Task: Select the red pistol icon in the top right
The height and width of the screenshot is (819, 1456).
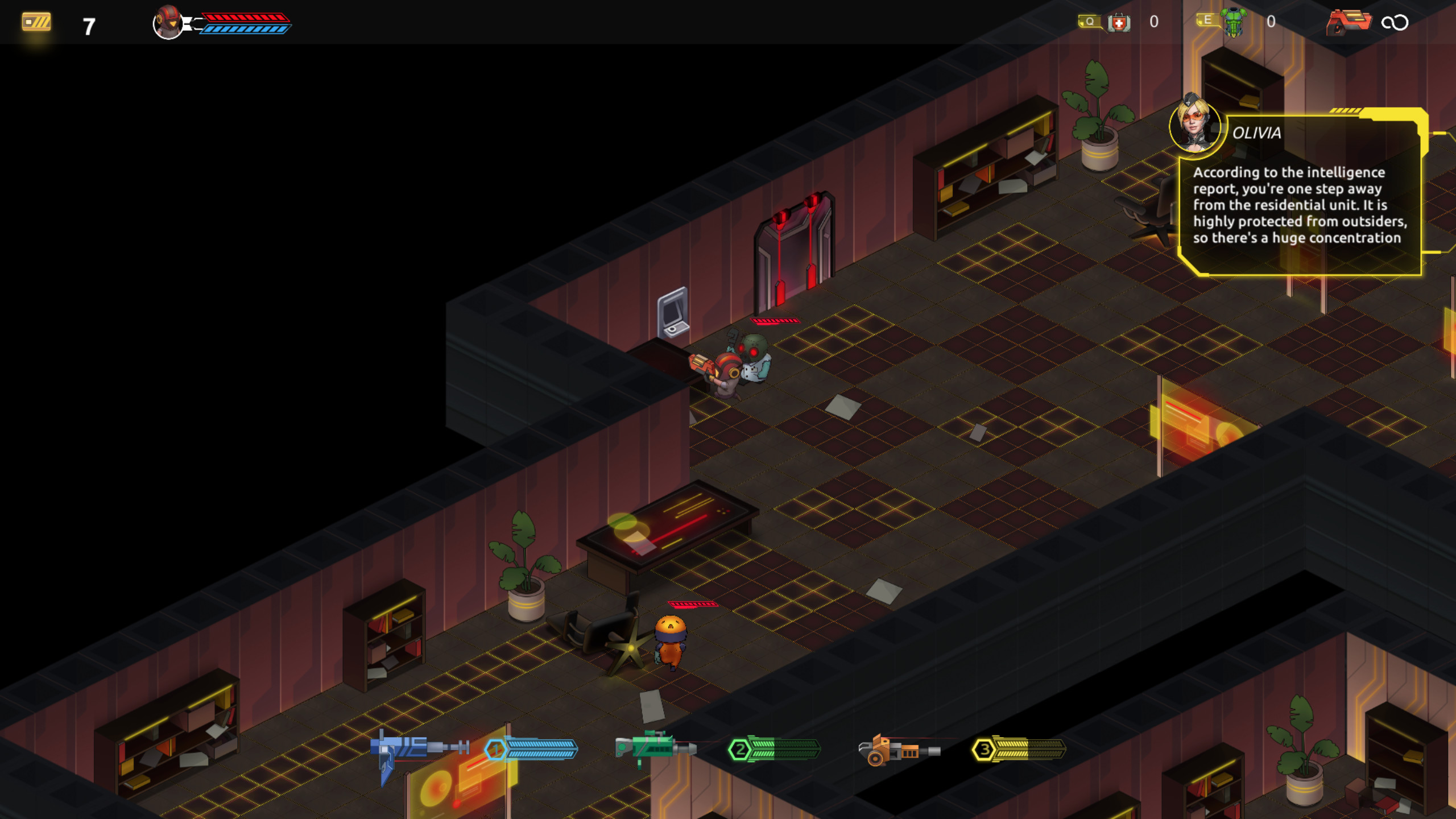Action: (x=1349, y=23)
